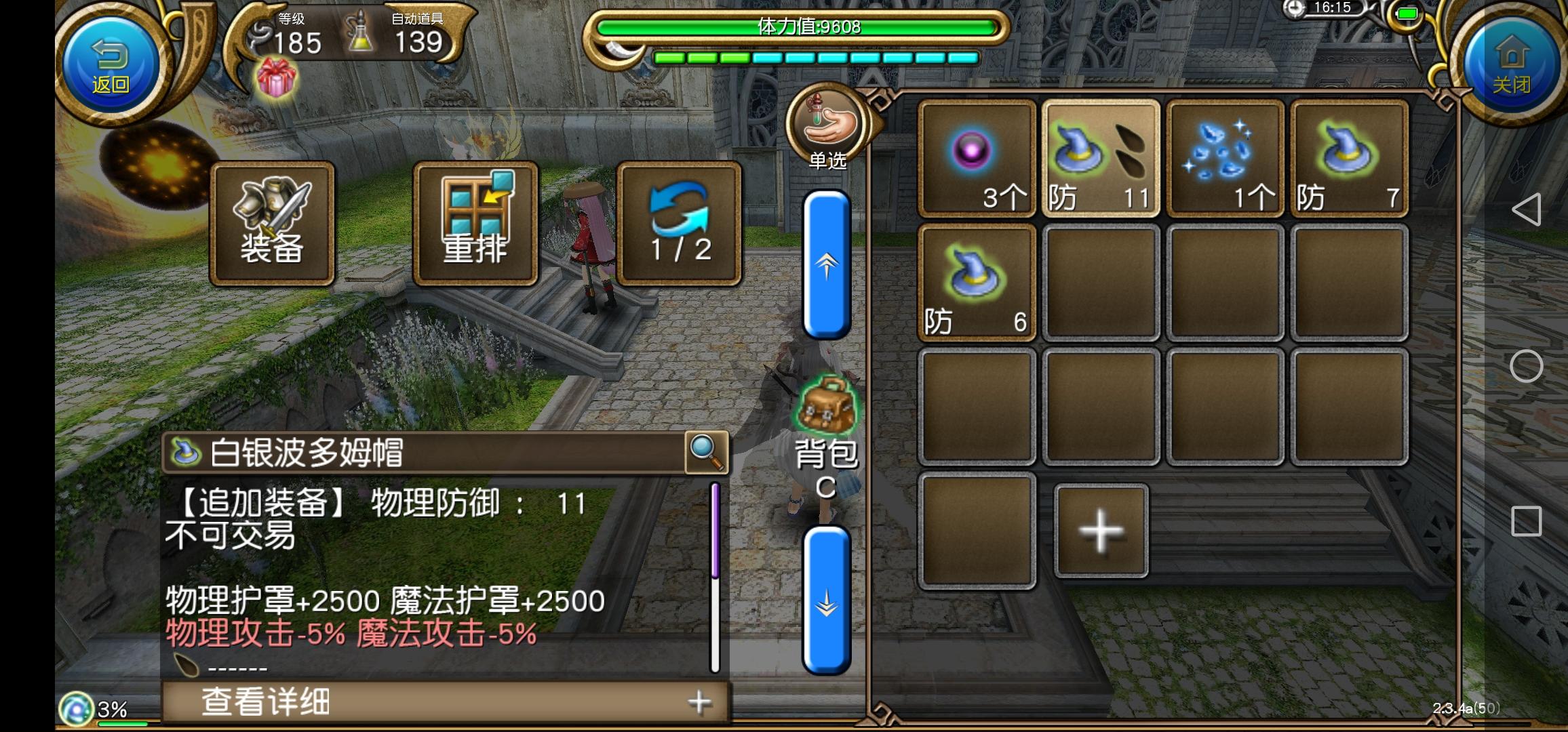Screen dimensions: 1568x732
Task: Expand details with the + next to 查看详细
Action: [697, 702]
